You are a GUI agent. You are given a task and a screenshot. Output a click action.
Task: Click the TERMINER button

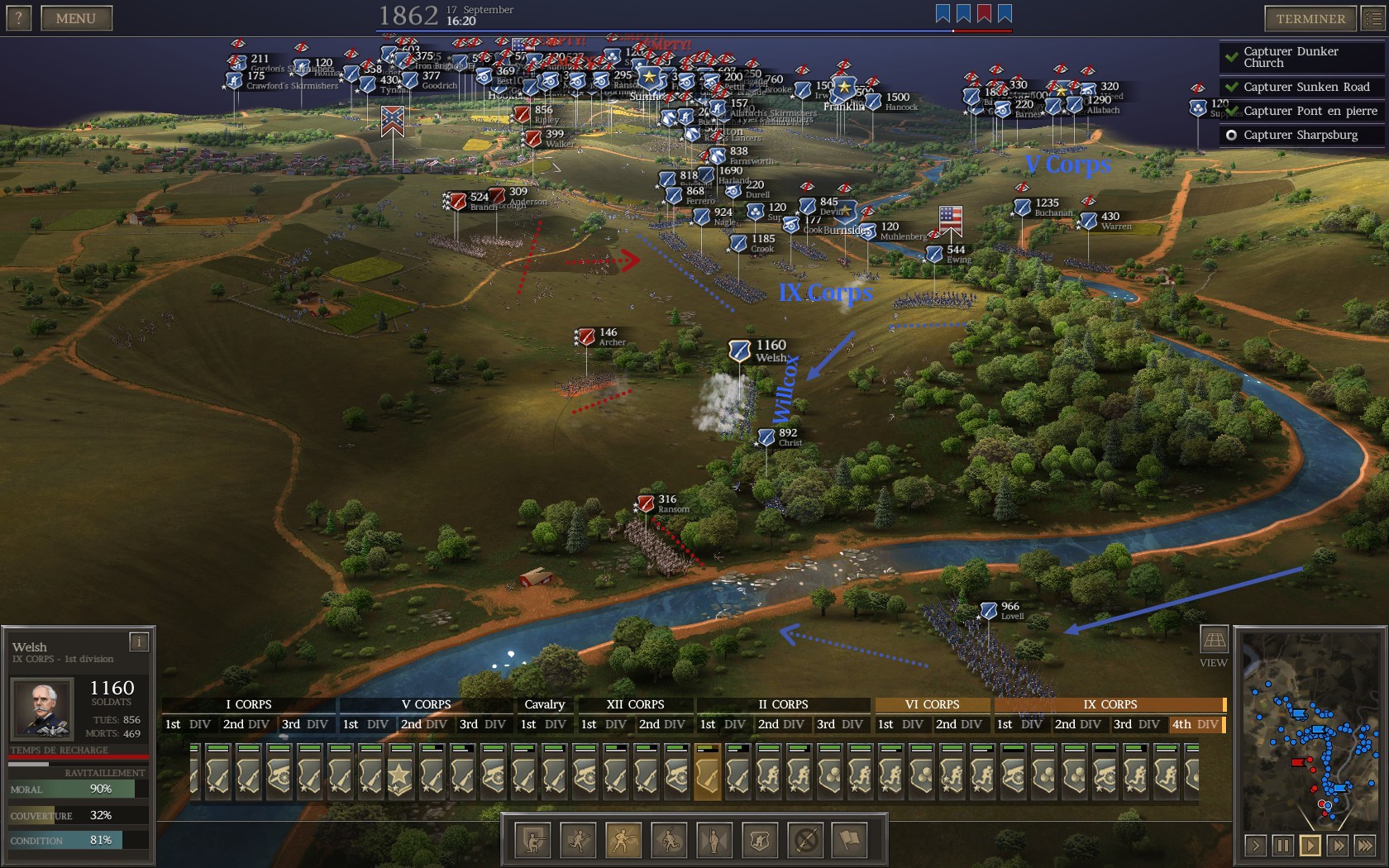(1310, 18)
